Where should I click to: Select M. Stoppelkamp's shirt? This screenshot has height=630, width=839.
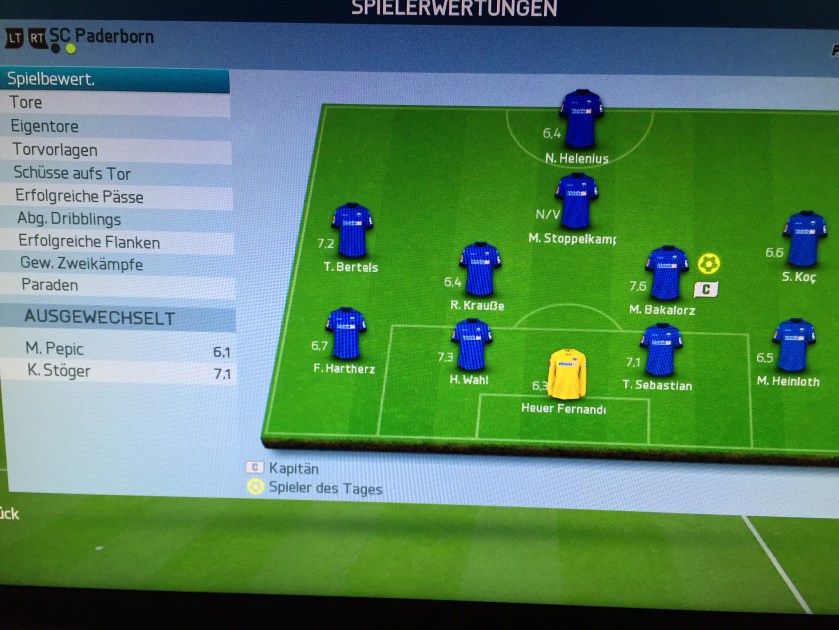tap(576, 201)
